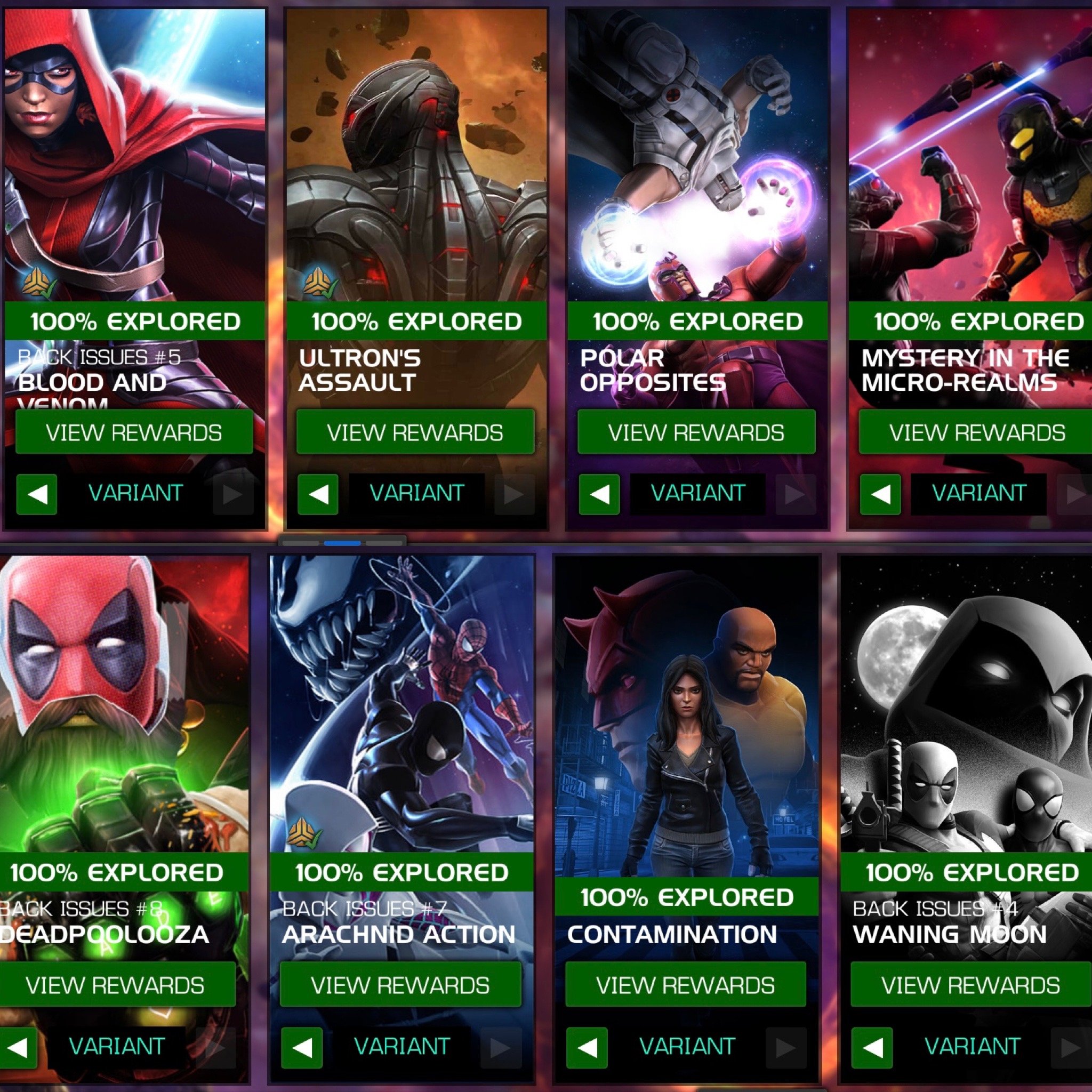Click the right variant arrow under Arachnid Action
The image size is (1092, 1092).
pyautogui.click(x=500, y=1049)
